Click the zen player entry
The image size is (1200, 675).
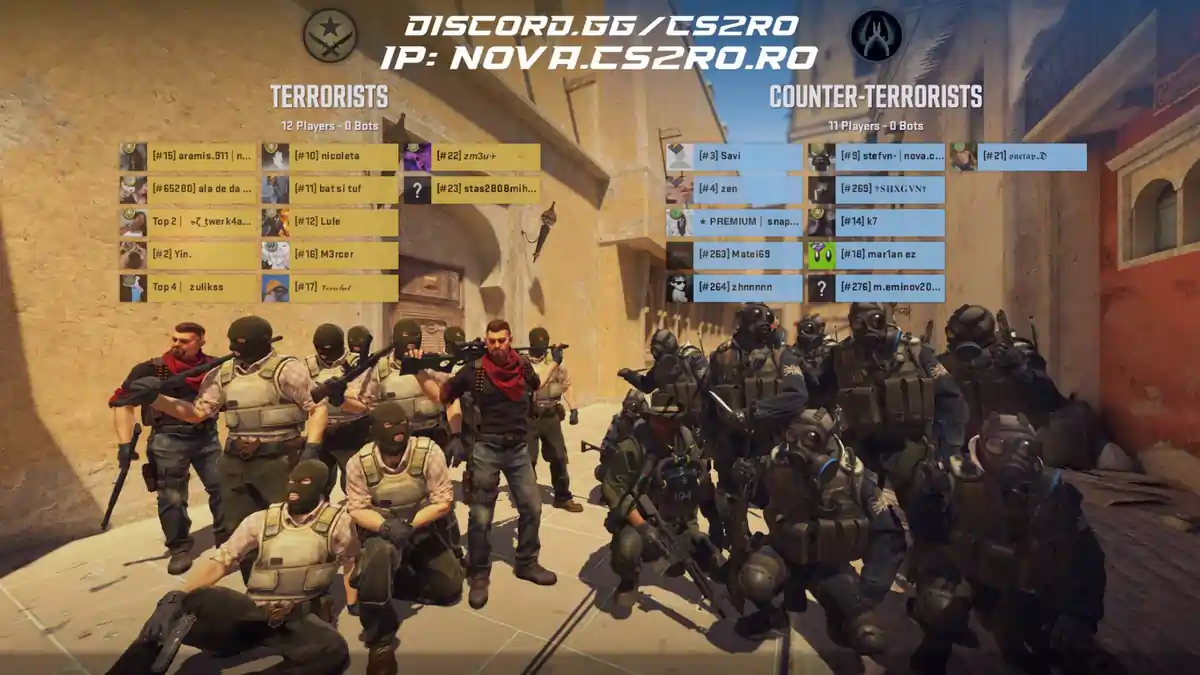pyautogui.click(x=734, y=189)
